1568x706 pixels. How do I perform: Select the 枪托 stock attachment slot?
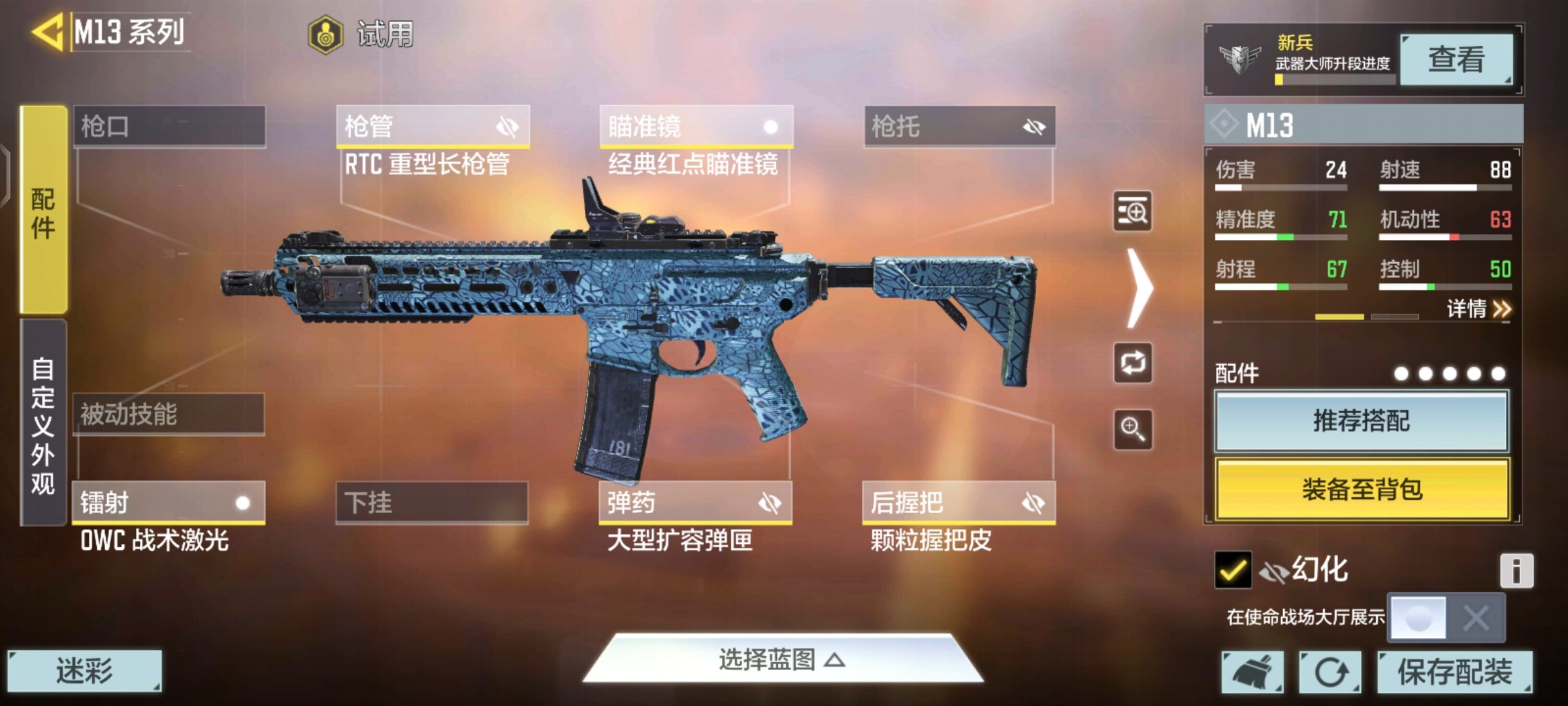959,126
